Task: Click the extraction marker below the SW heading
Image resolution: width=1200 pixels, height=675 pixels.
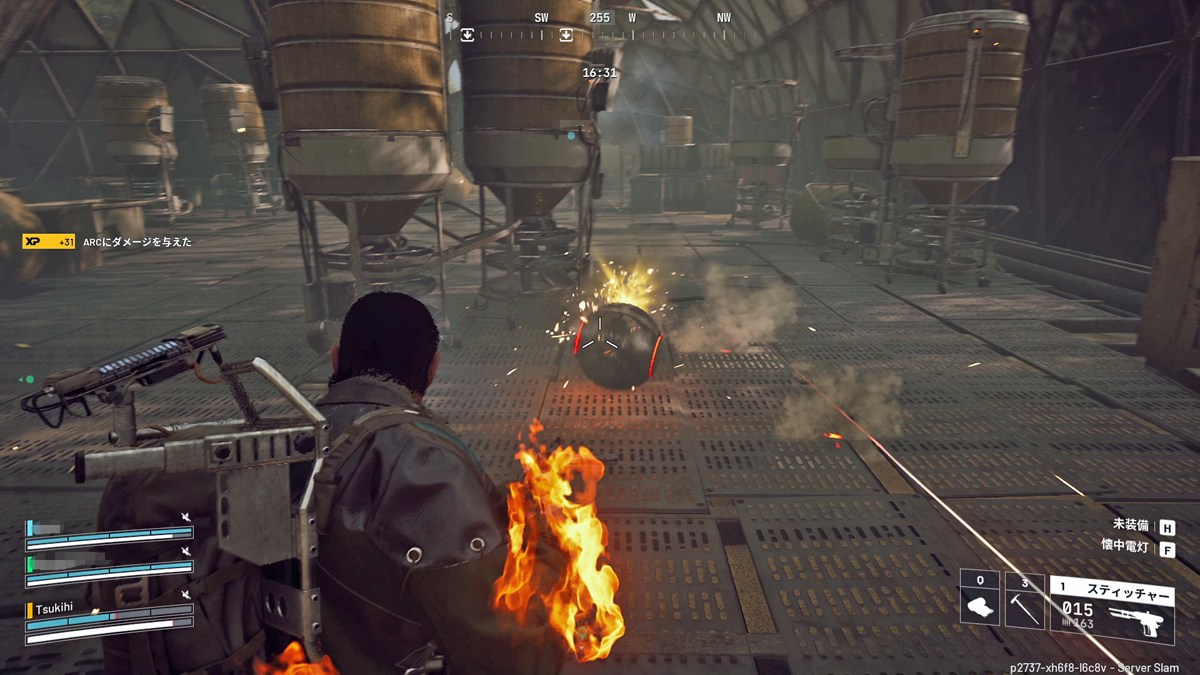Action: 566,35
